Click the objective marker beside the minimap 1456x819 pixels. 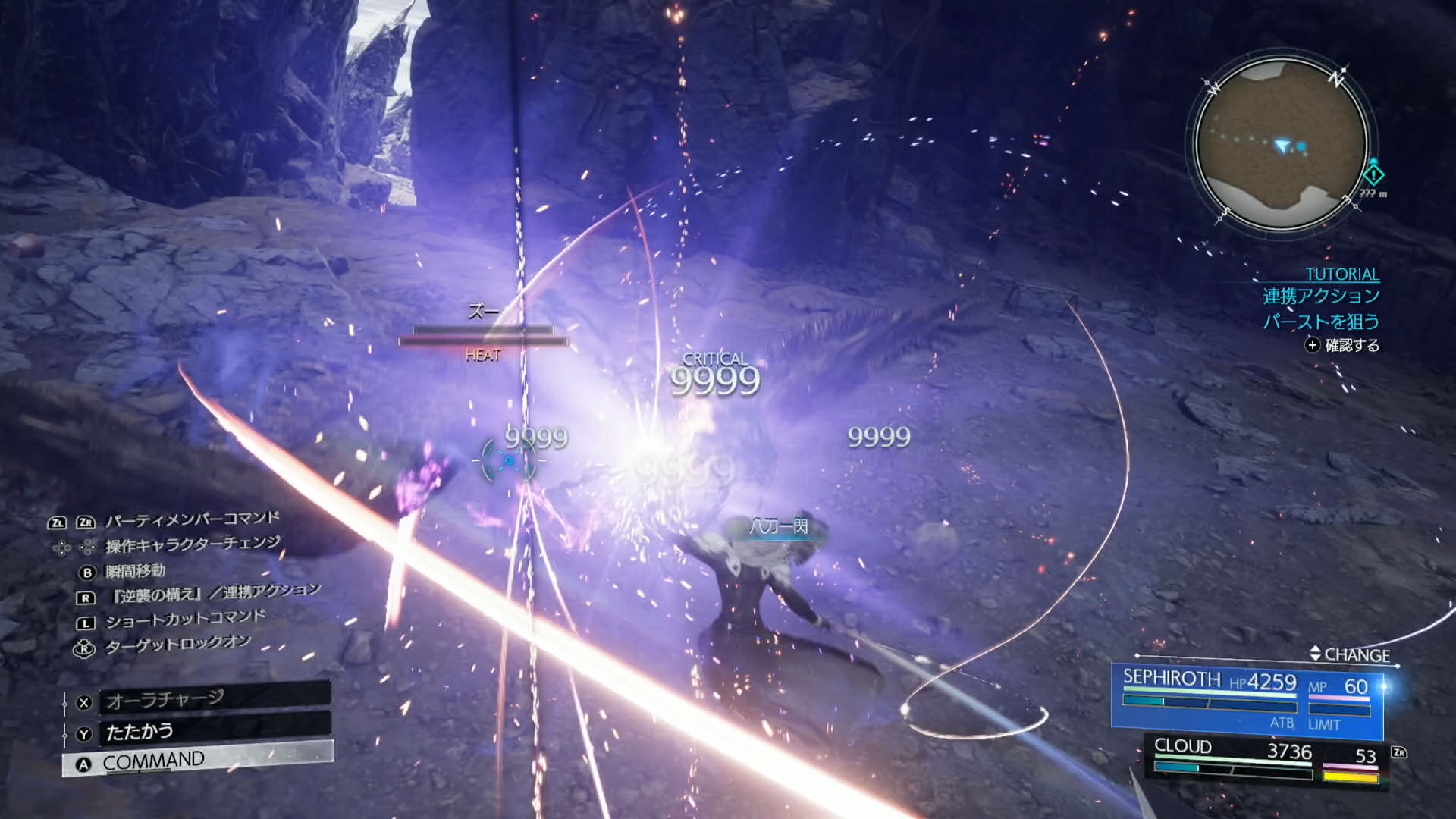(x=1373, y=174)
